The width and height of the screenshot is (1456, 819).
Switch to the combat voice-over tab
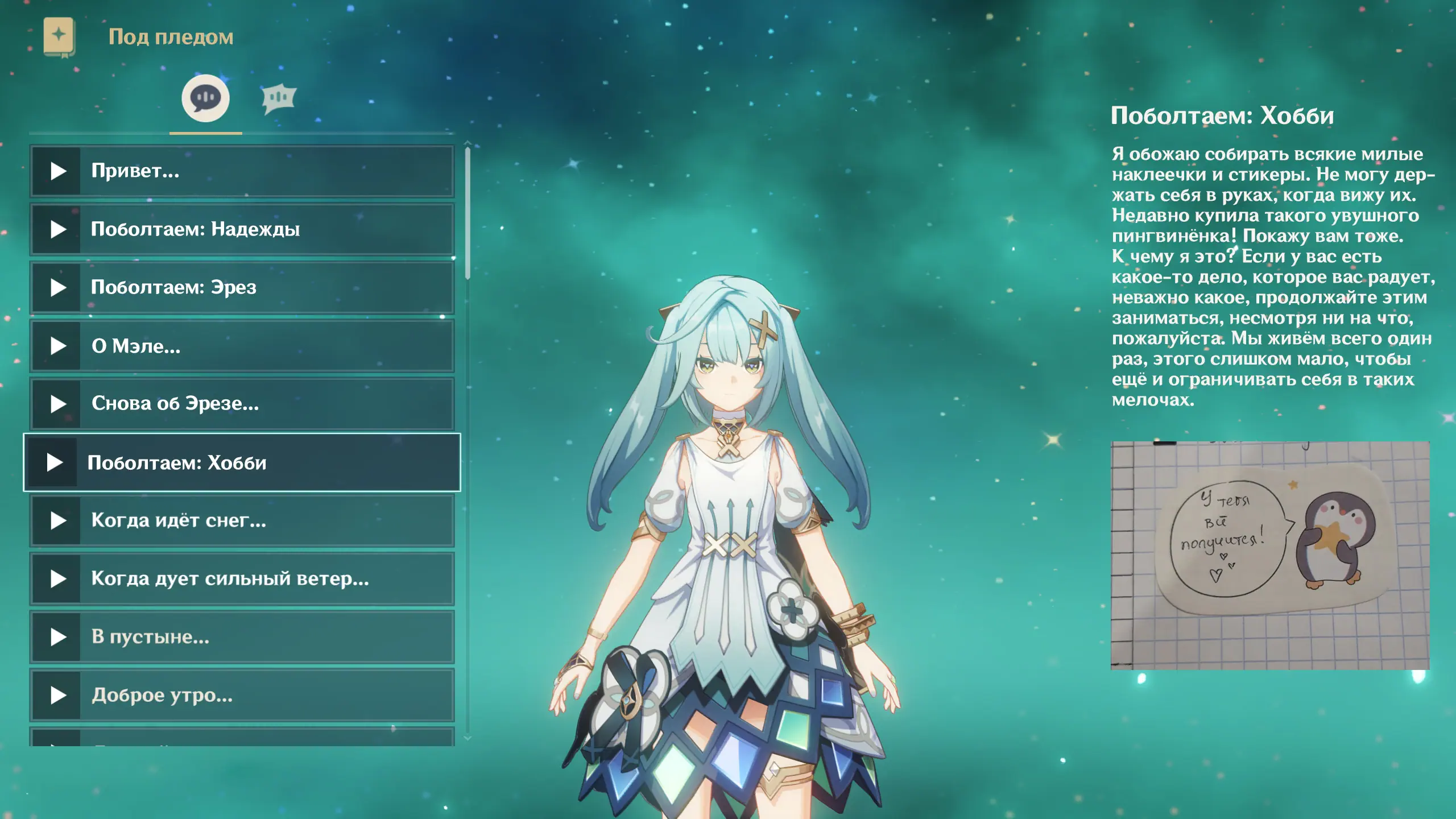(278, 98)
